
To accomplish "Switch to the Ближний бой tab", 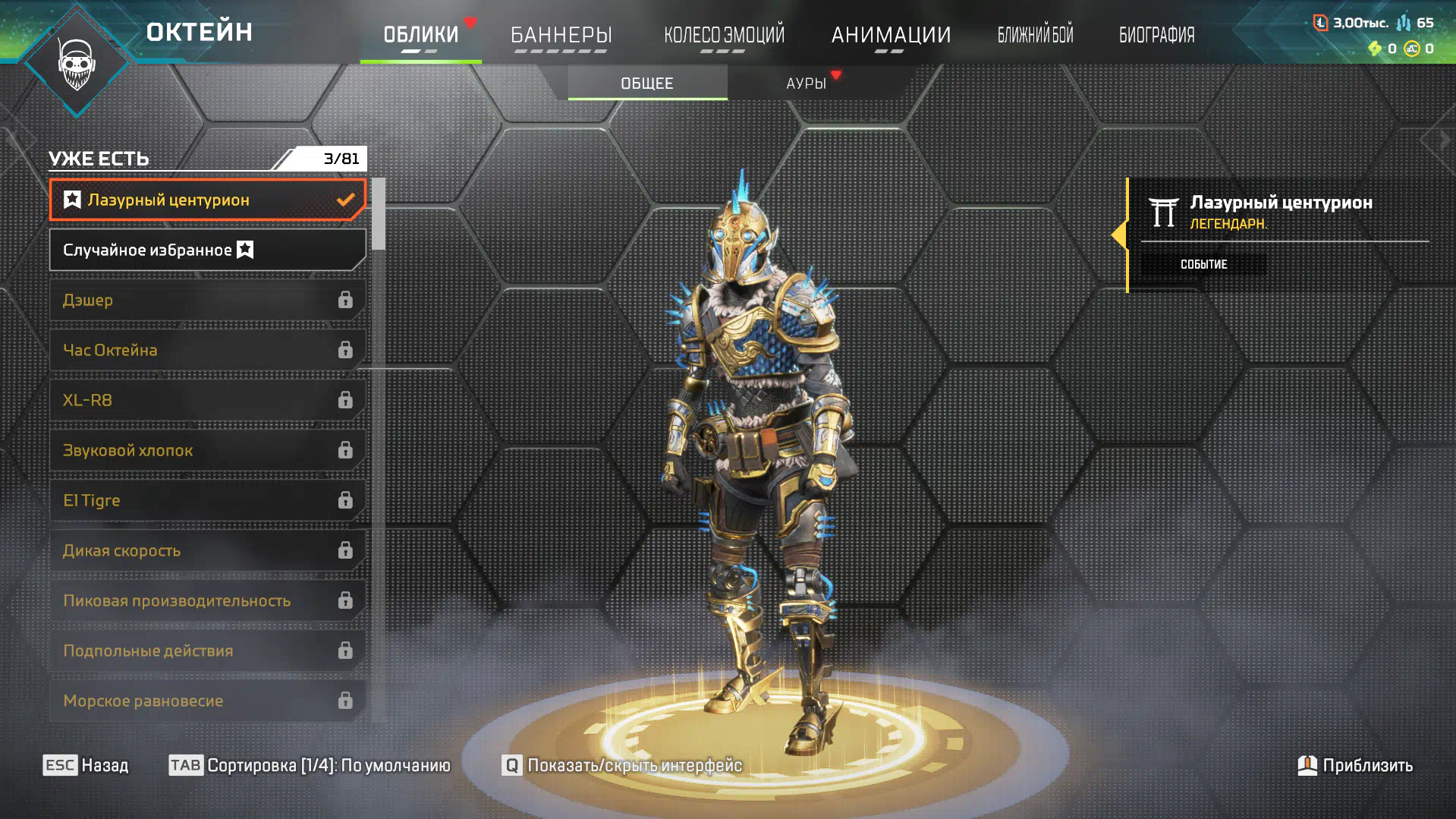I will (1035, 35).
